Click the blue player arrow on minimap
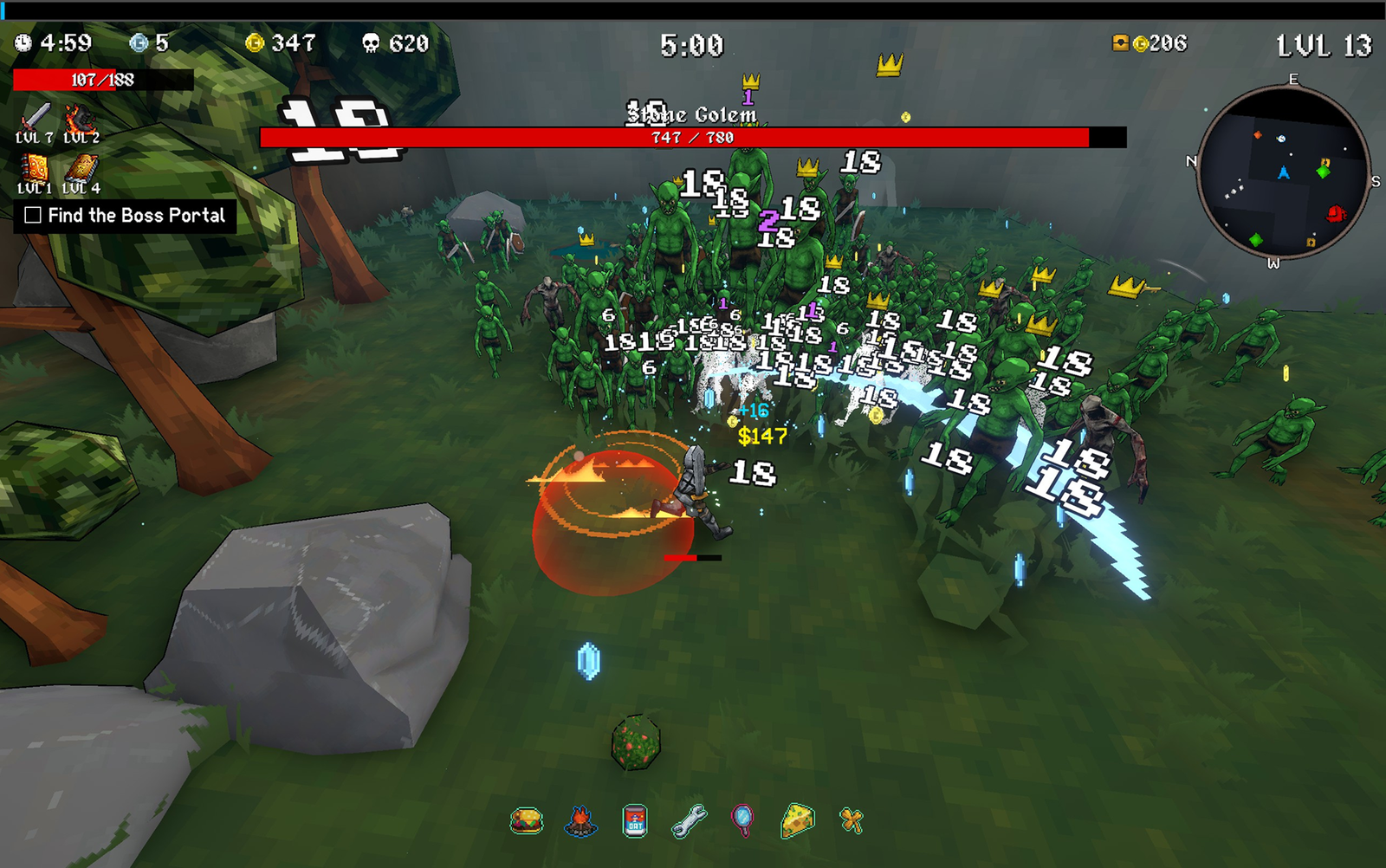The width and height of the screenshot is (1386, 868). coord(1284,172)
